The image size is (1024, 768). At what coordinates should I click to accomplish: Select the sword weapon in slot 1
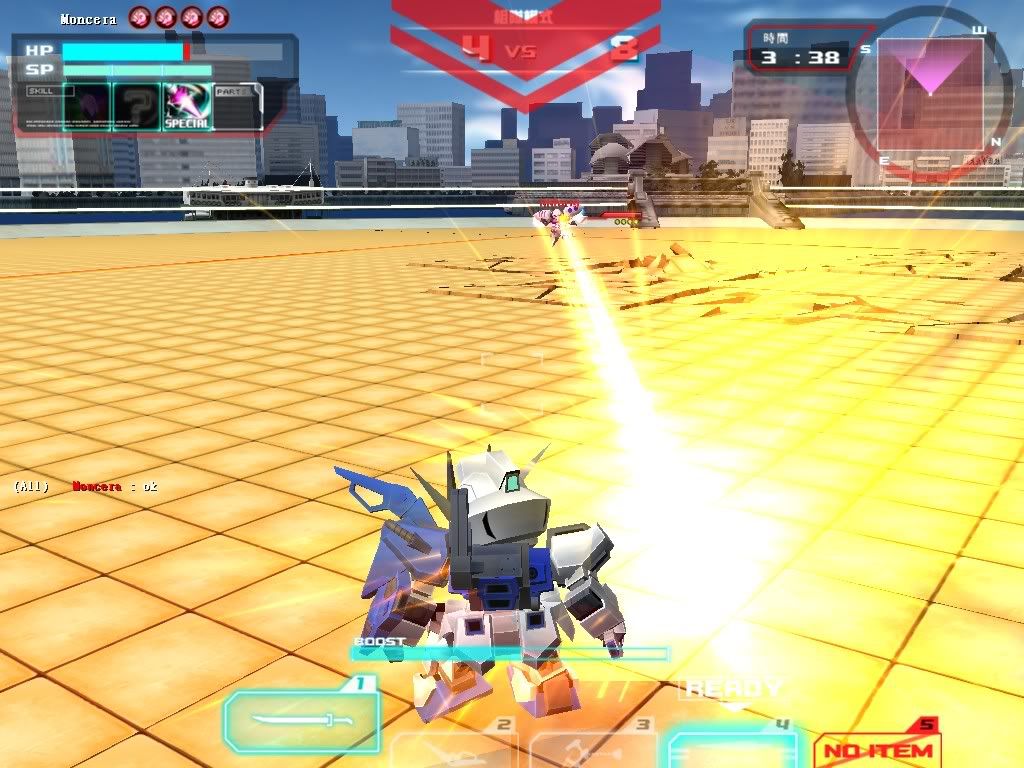[x=301, y=721]
